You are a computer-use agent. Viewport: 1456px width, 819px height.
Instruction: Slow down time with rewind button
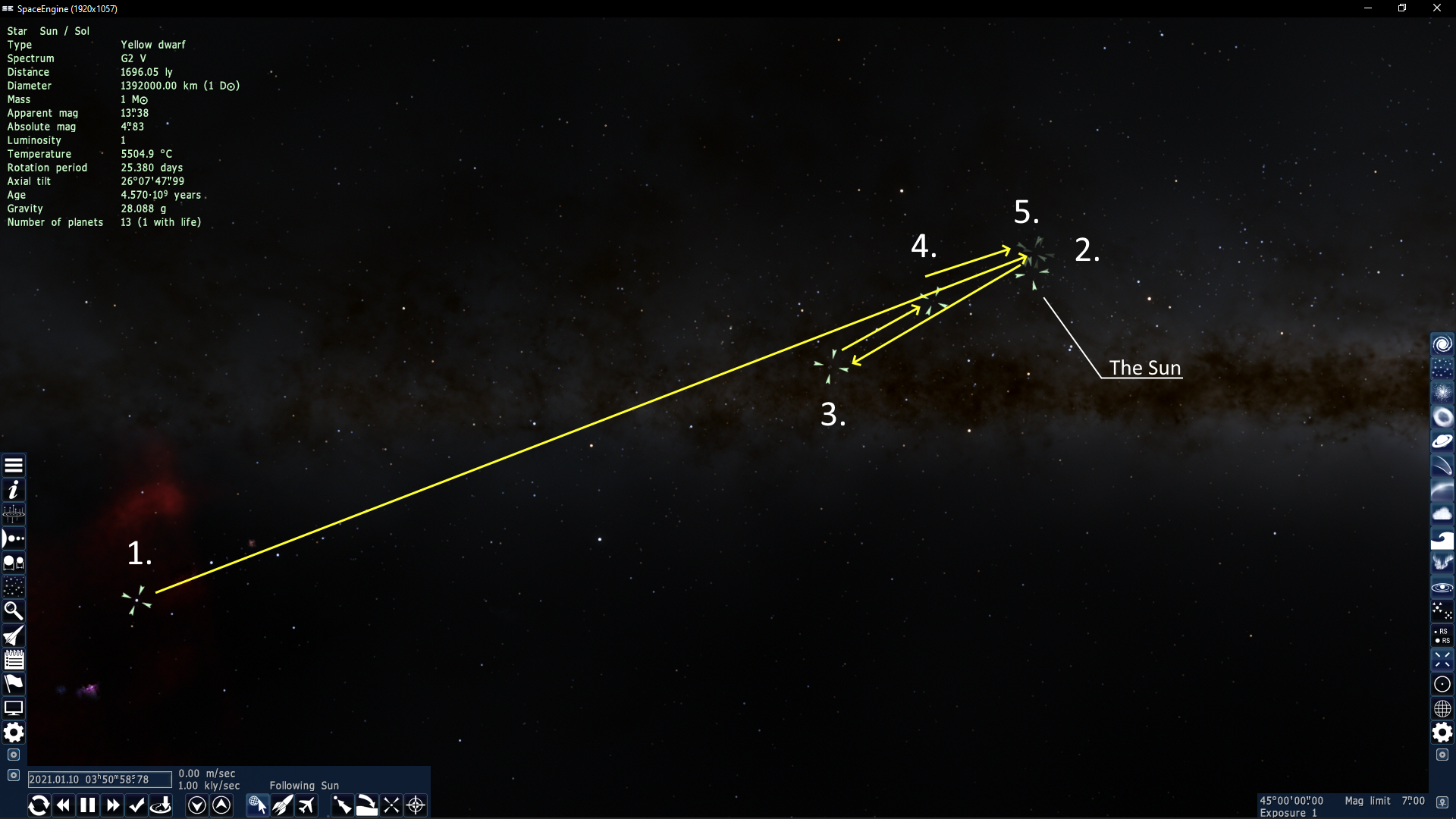pos(64,805)
